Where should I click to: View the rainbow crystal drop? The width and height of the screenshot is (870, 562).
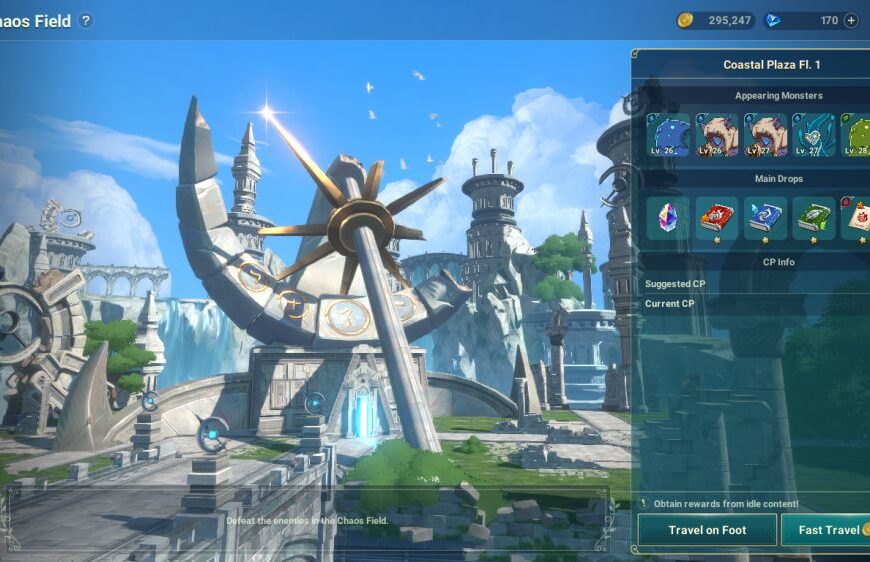pyautogui.click(x=667, y=218)
